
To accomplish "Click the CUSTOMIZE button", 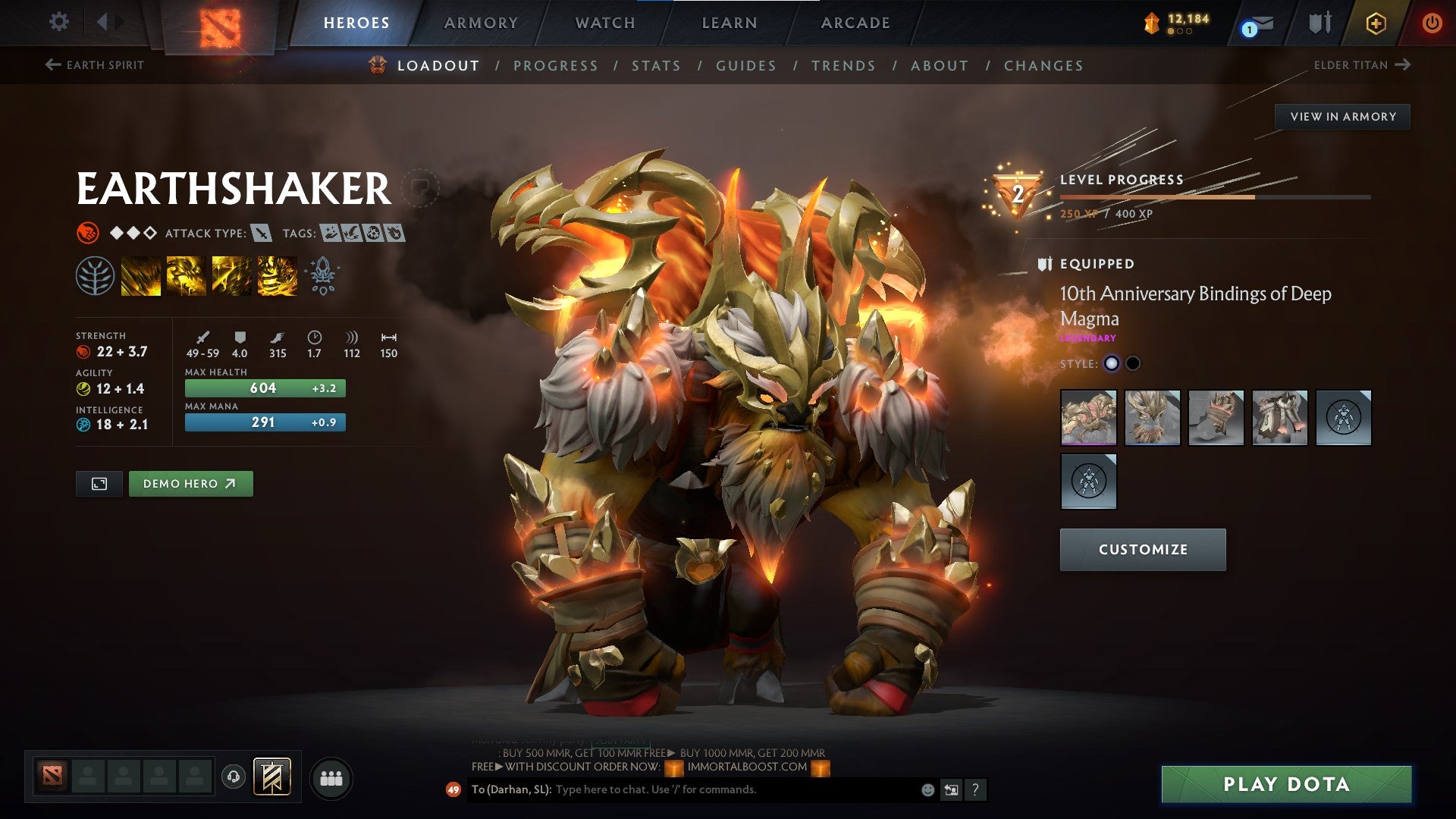I will (1142, 549).
